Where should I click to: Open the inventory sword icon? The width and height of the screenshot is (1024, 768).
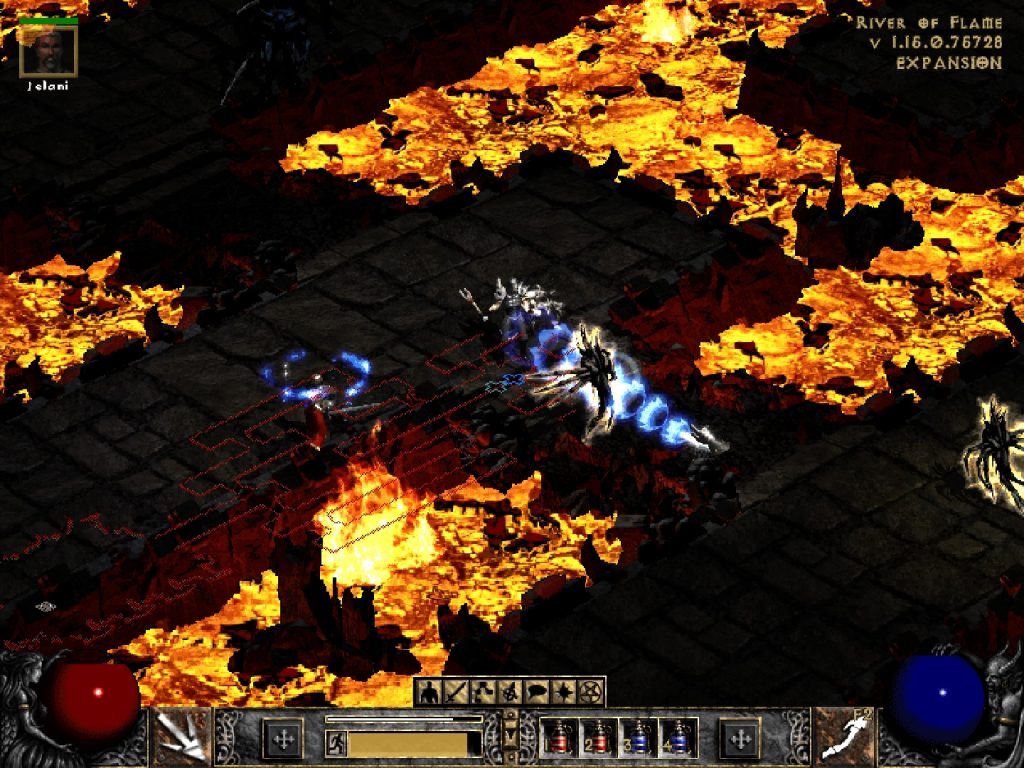tap(455, 691)
